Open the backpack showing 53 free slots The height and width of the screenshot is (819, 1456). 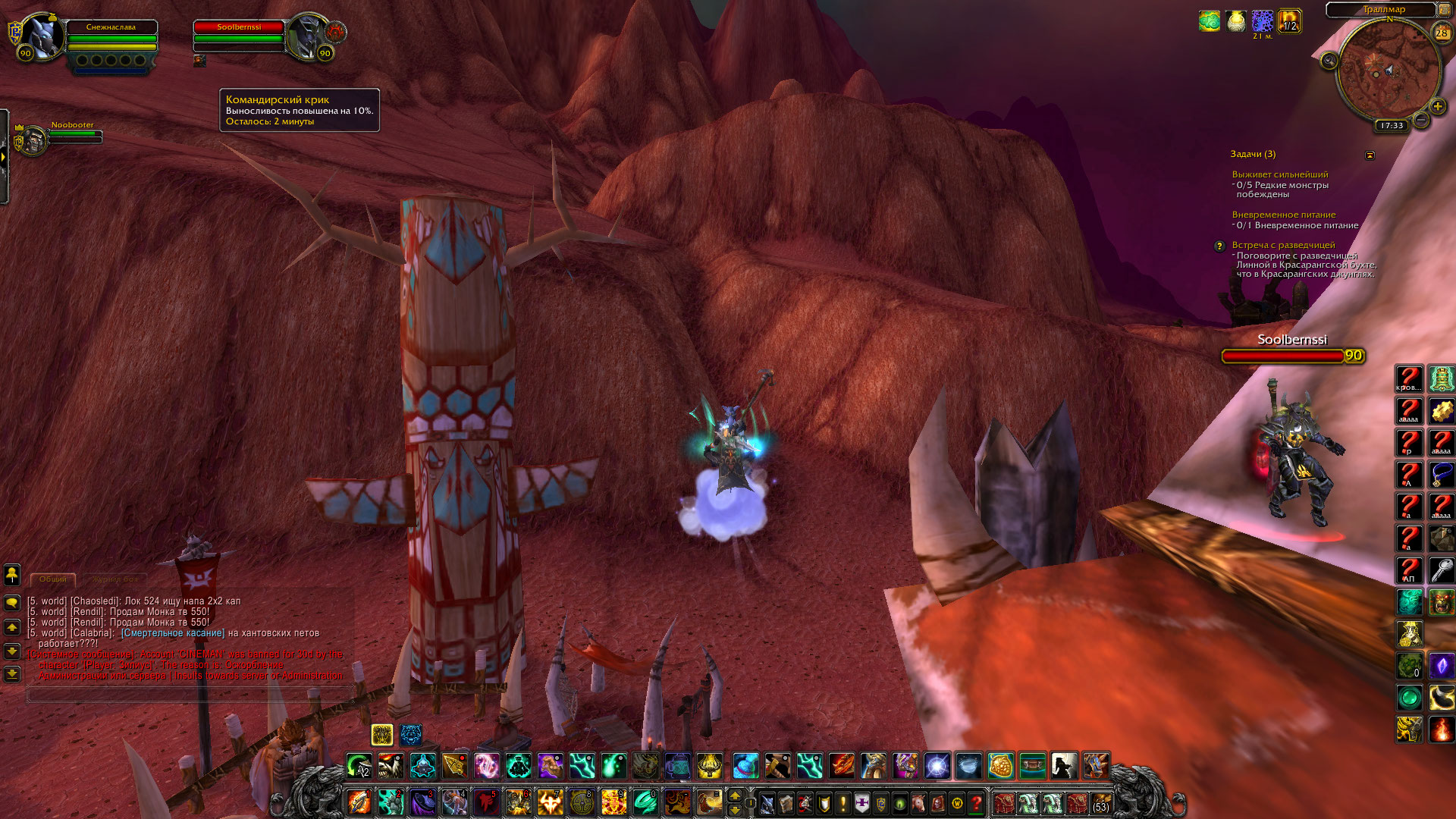[1100, 802]
